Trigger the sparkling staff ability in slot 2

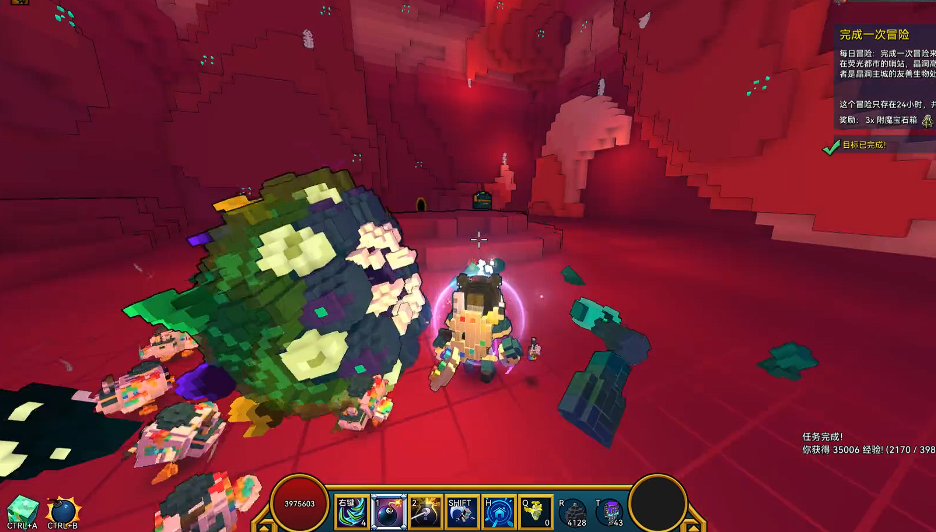click(x=426, y=512)
